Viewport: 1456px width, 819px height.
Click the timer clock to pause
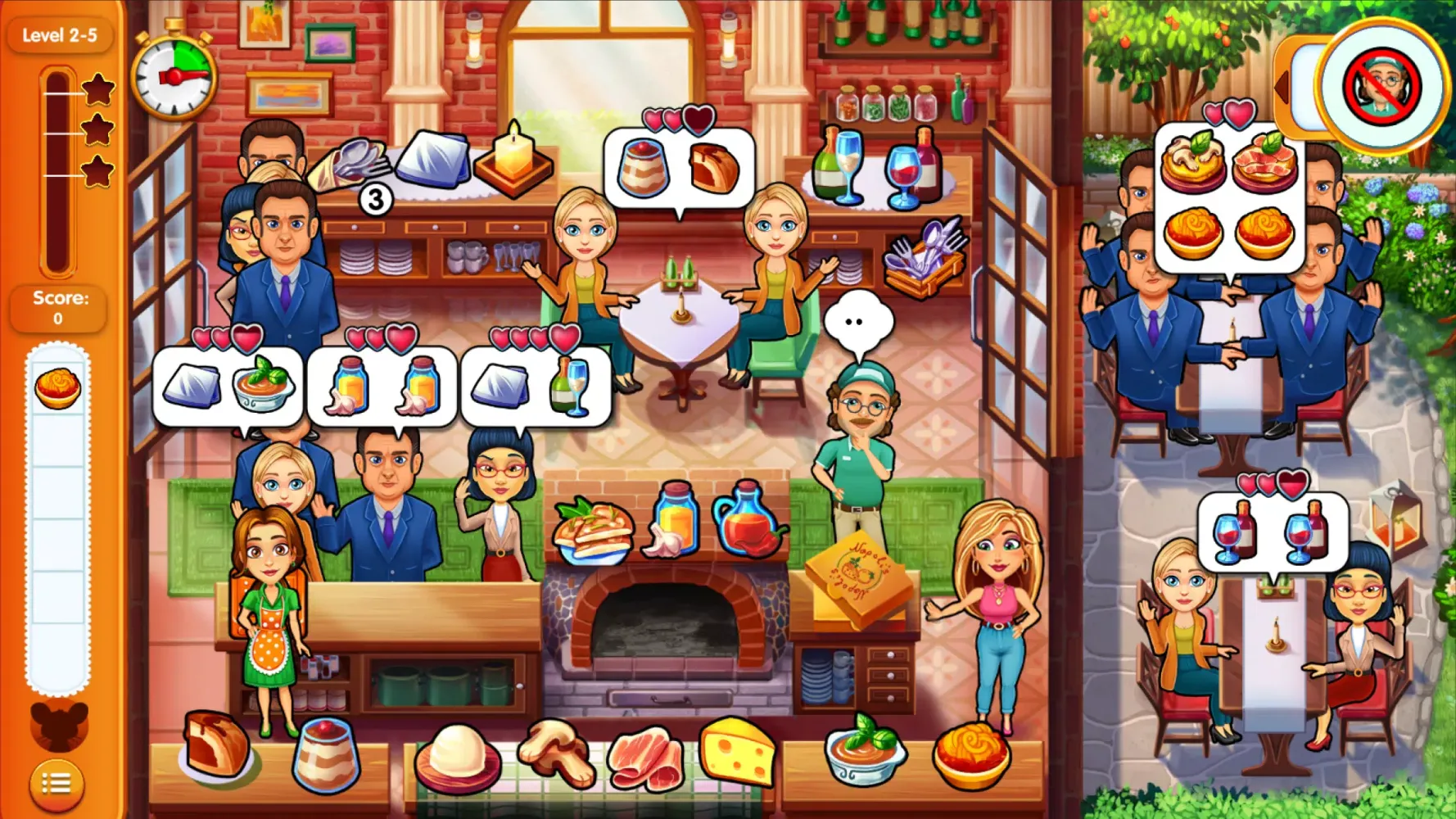click(174, 75)
